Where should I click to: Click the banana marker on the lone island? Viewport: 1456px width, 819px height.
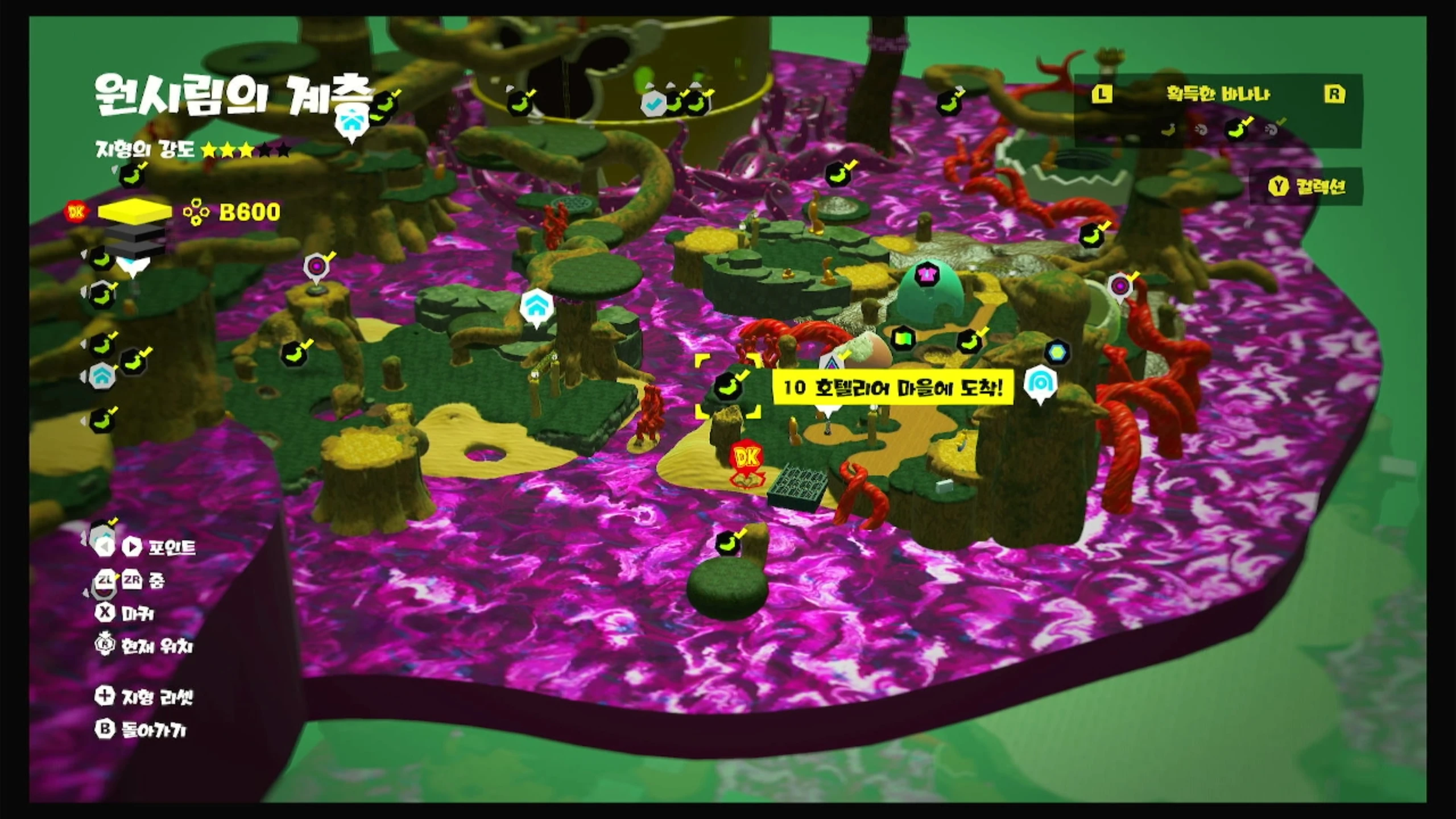728,543
